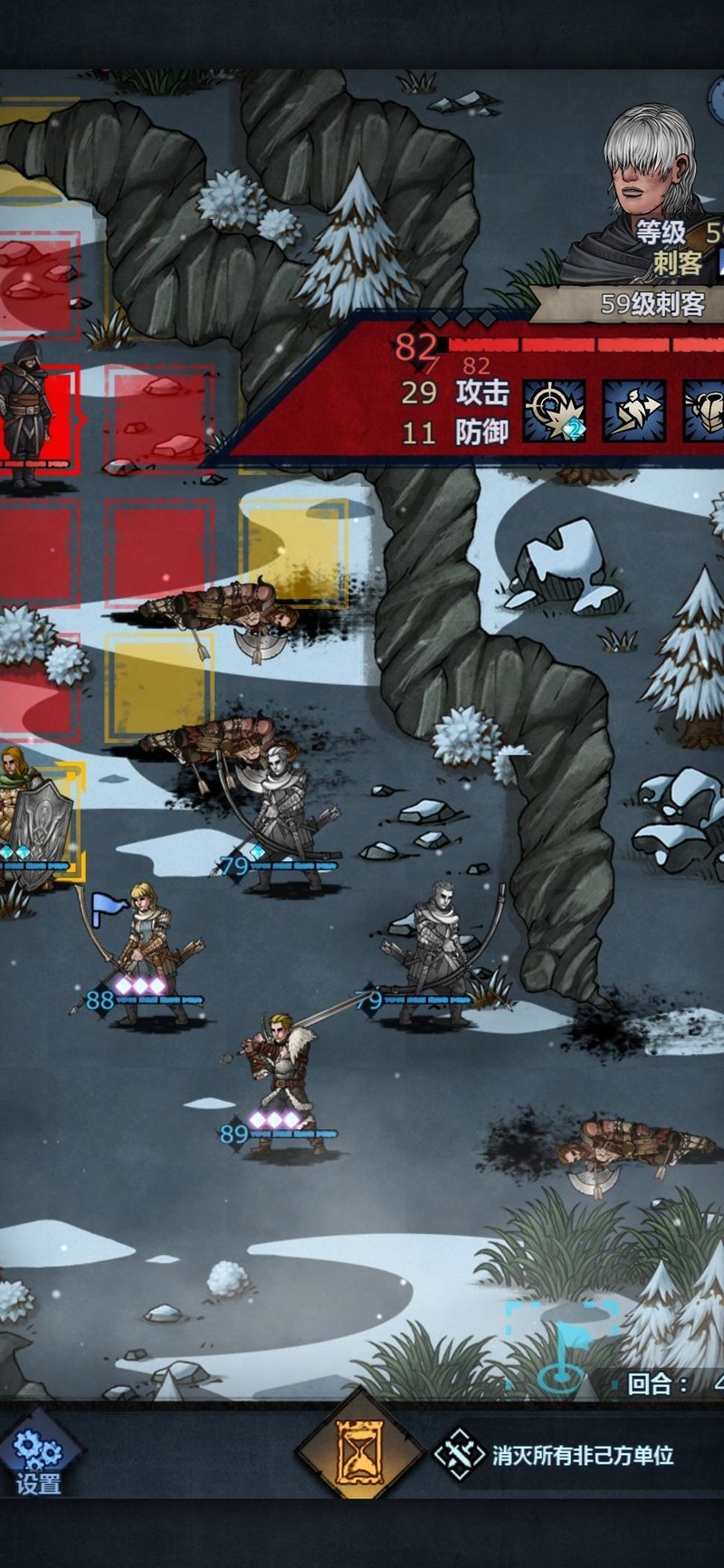Target the hooded enemy on red tile
Image resolution: width=724 pixels, height=1568 pixels.
27,412
